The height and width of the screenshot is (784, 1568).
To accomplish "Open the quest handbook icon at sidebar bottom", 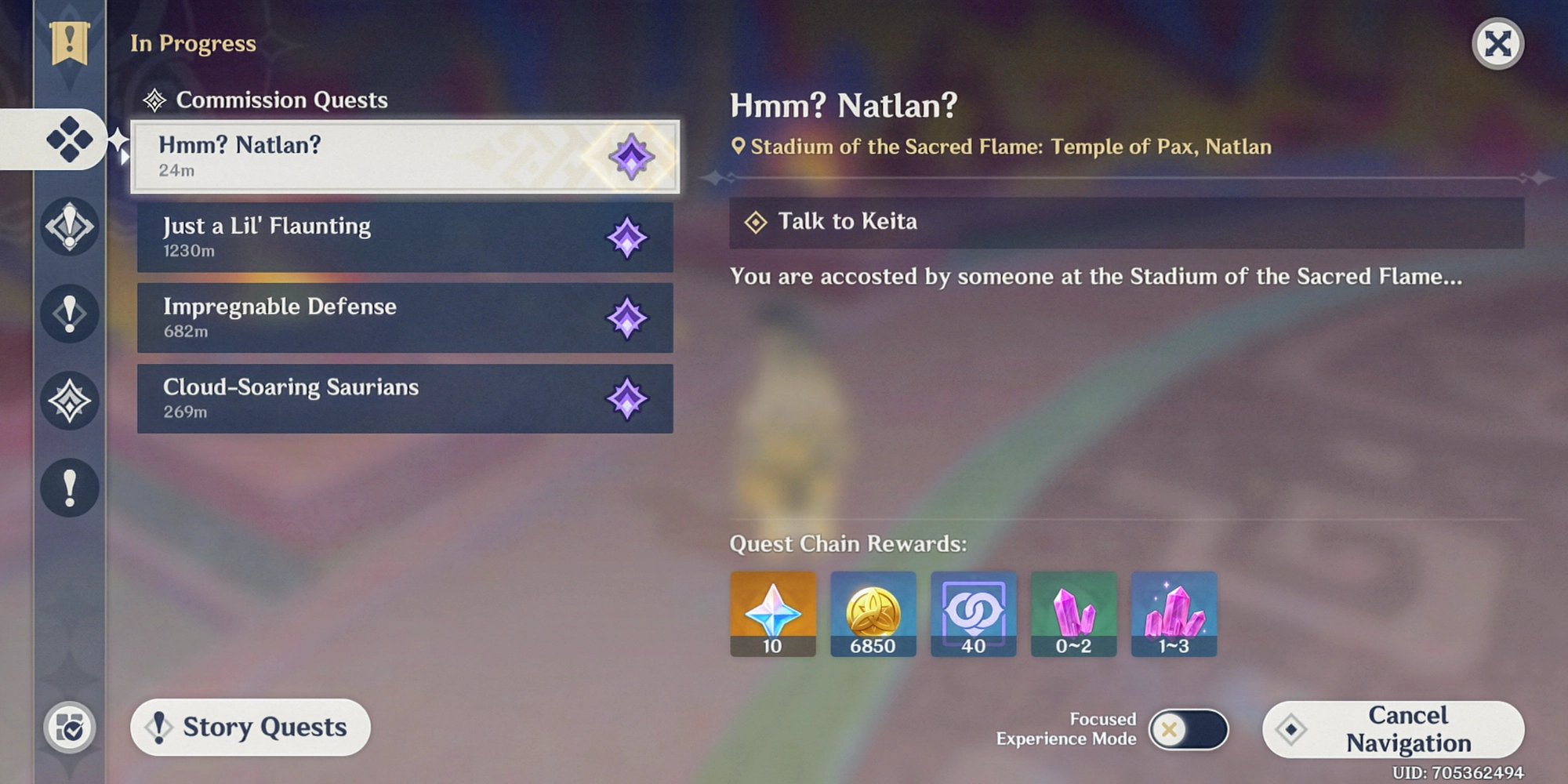I will (x=69, y=728).
